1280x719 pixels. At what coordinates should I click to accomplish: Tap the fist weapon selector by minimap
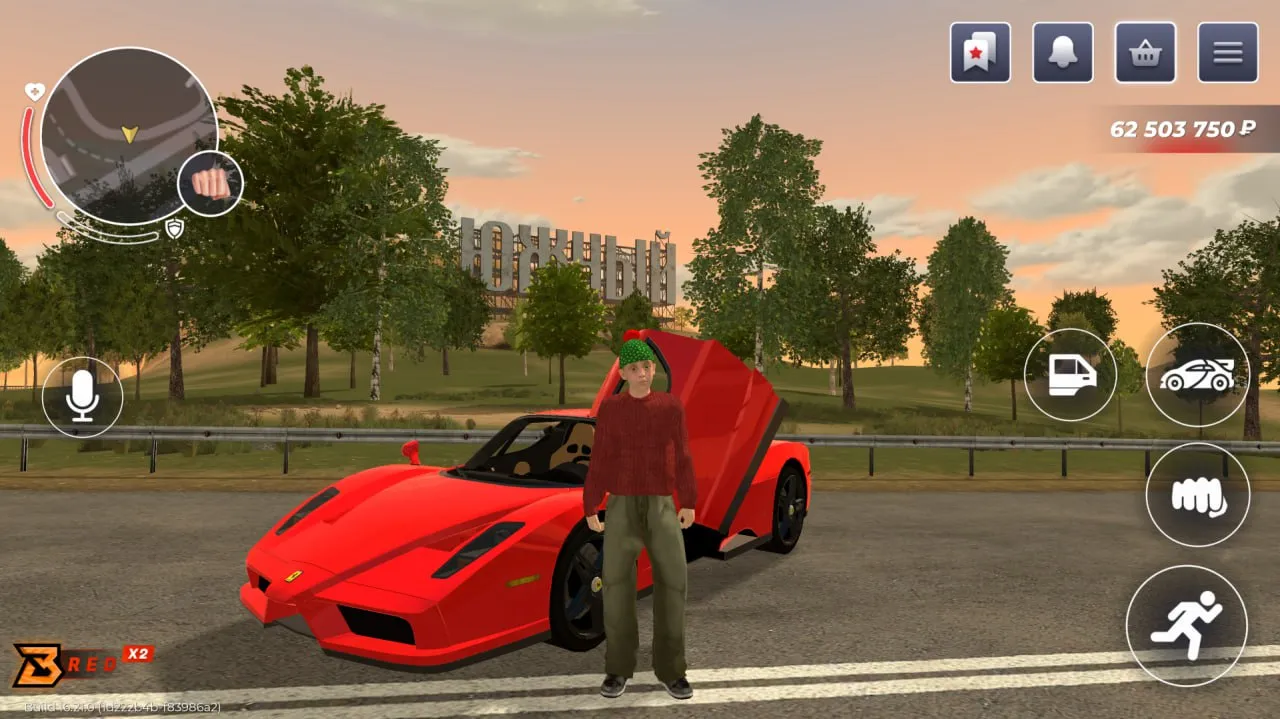coord(210,184)
